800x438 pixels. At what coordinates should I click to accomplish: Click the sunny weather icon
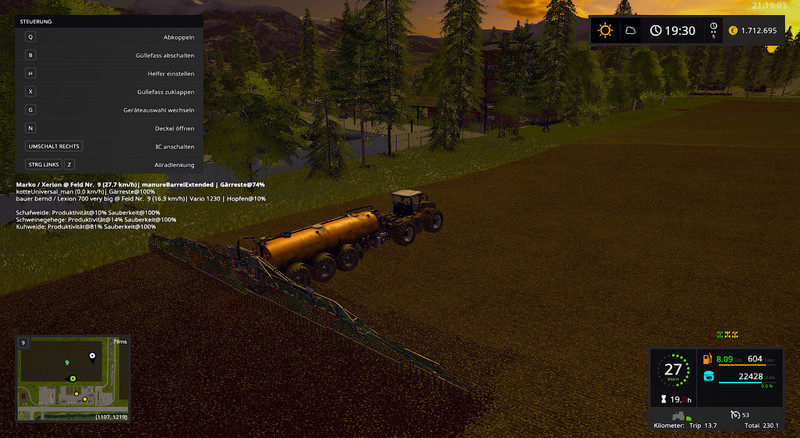[x=605, y=30]
